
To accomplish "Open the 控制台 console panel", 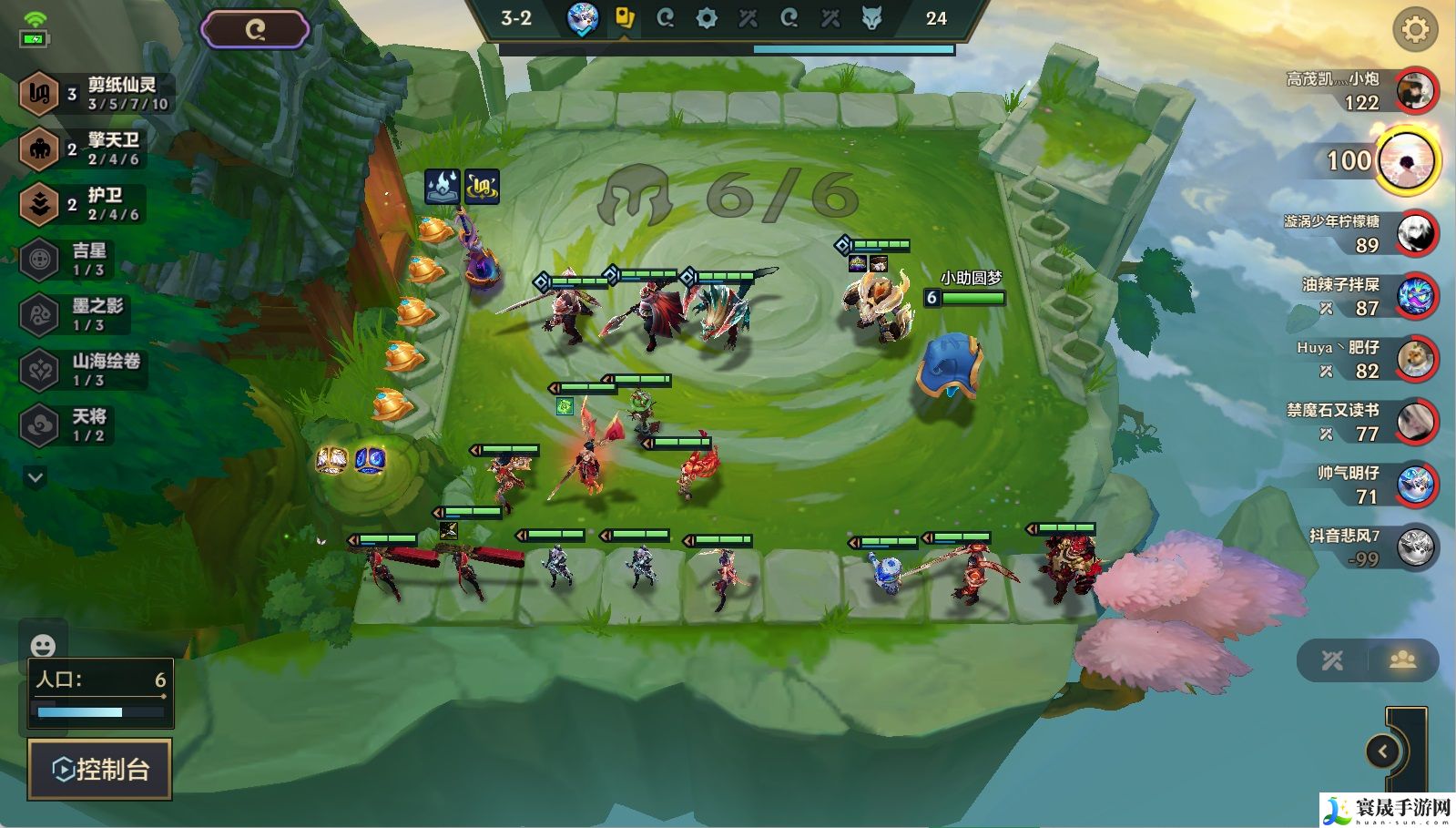I will [100, 769].
